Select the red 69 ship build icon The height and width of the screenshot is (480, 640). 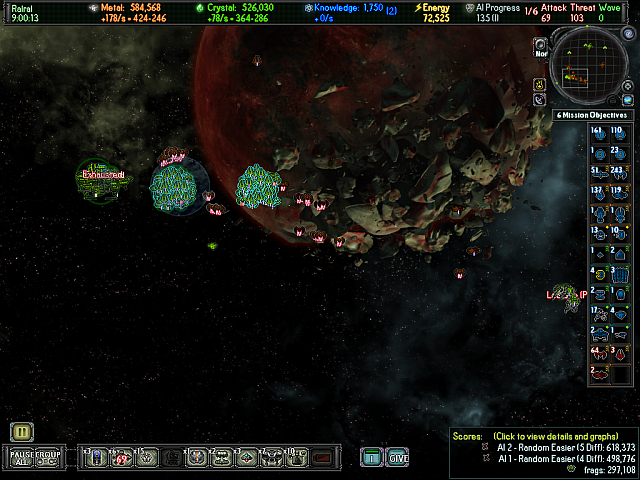122,458
